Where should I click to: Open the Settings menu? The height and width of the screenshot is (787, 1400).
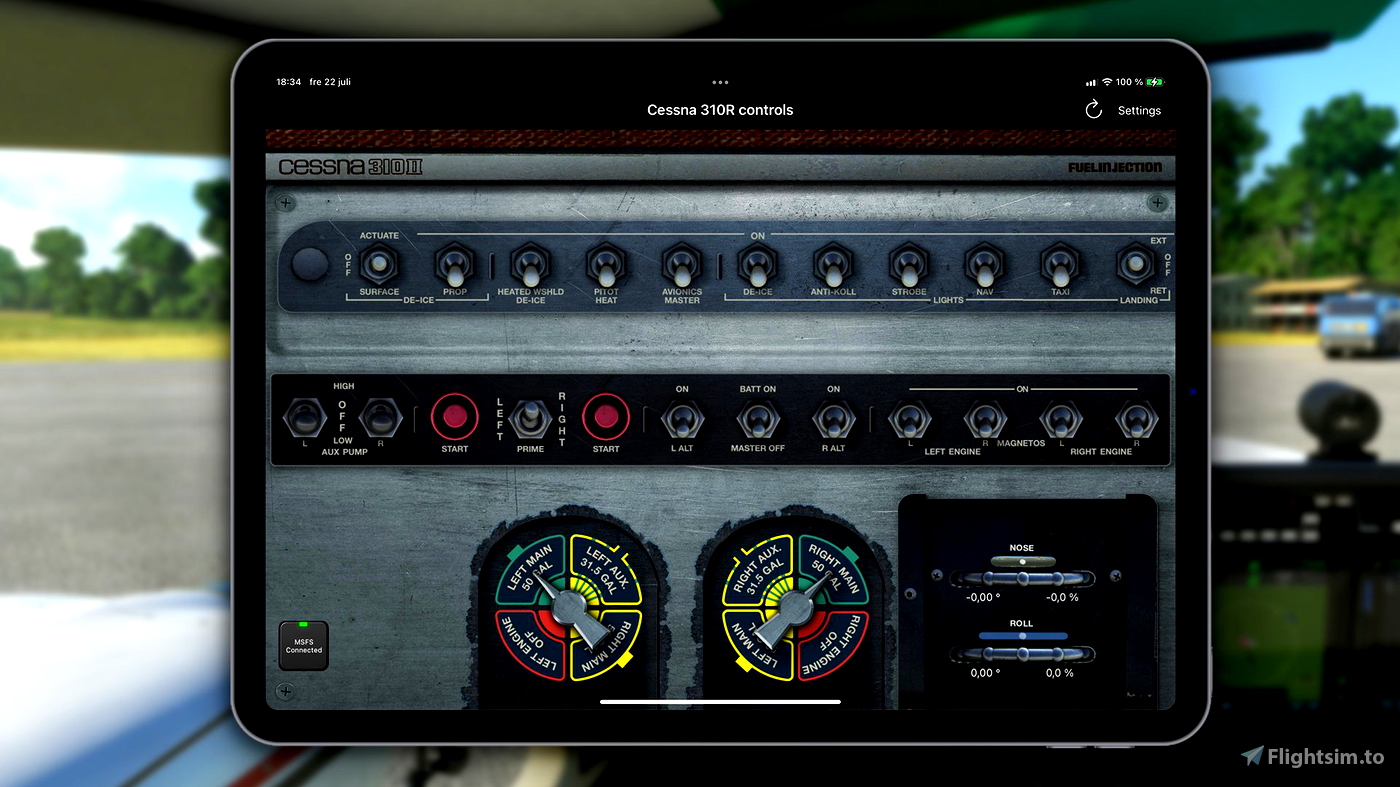tap(1139, 111)
